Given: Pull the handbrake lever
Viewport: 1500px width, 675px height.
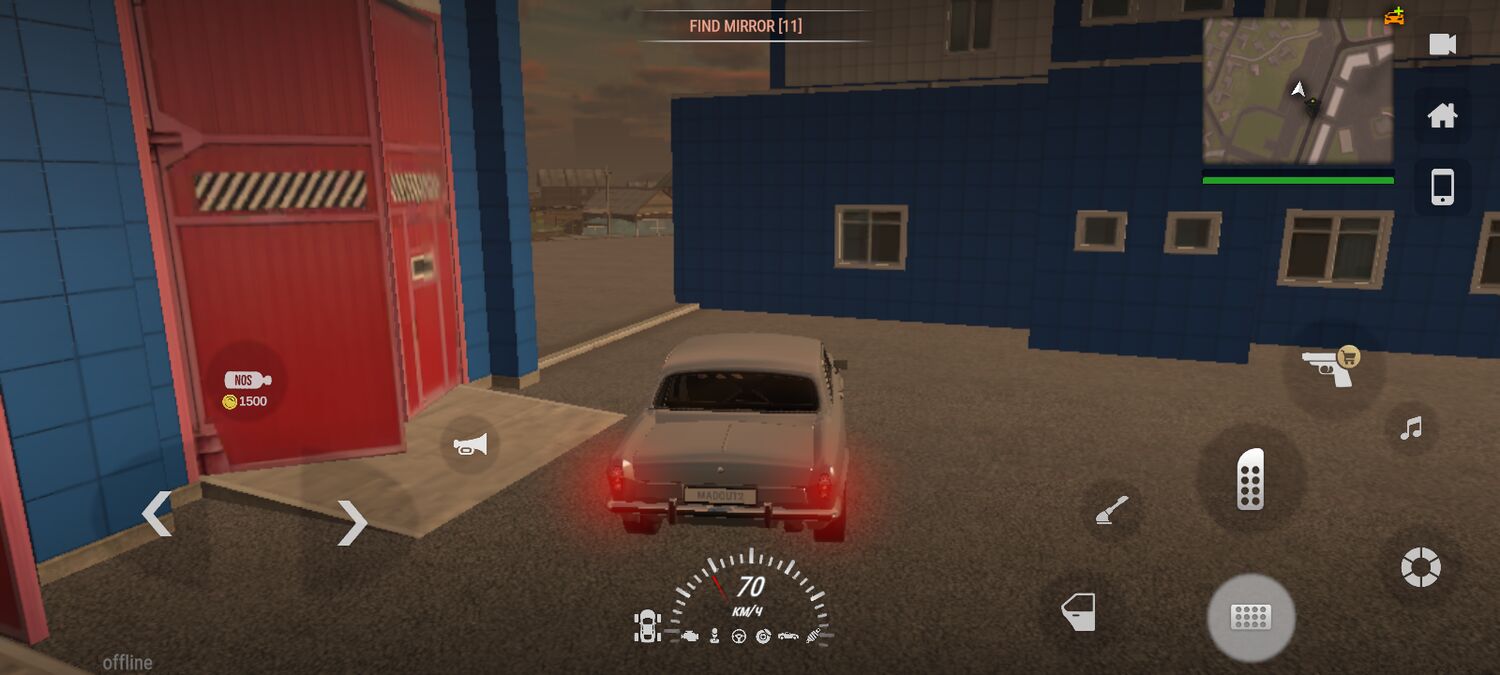Looking at the screenshot, I should tap(1112, 512).
